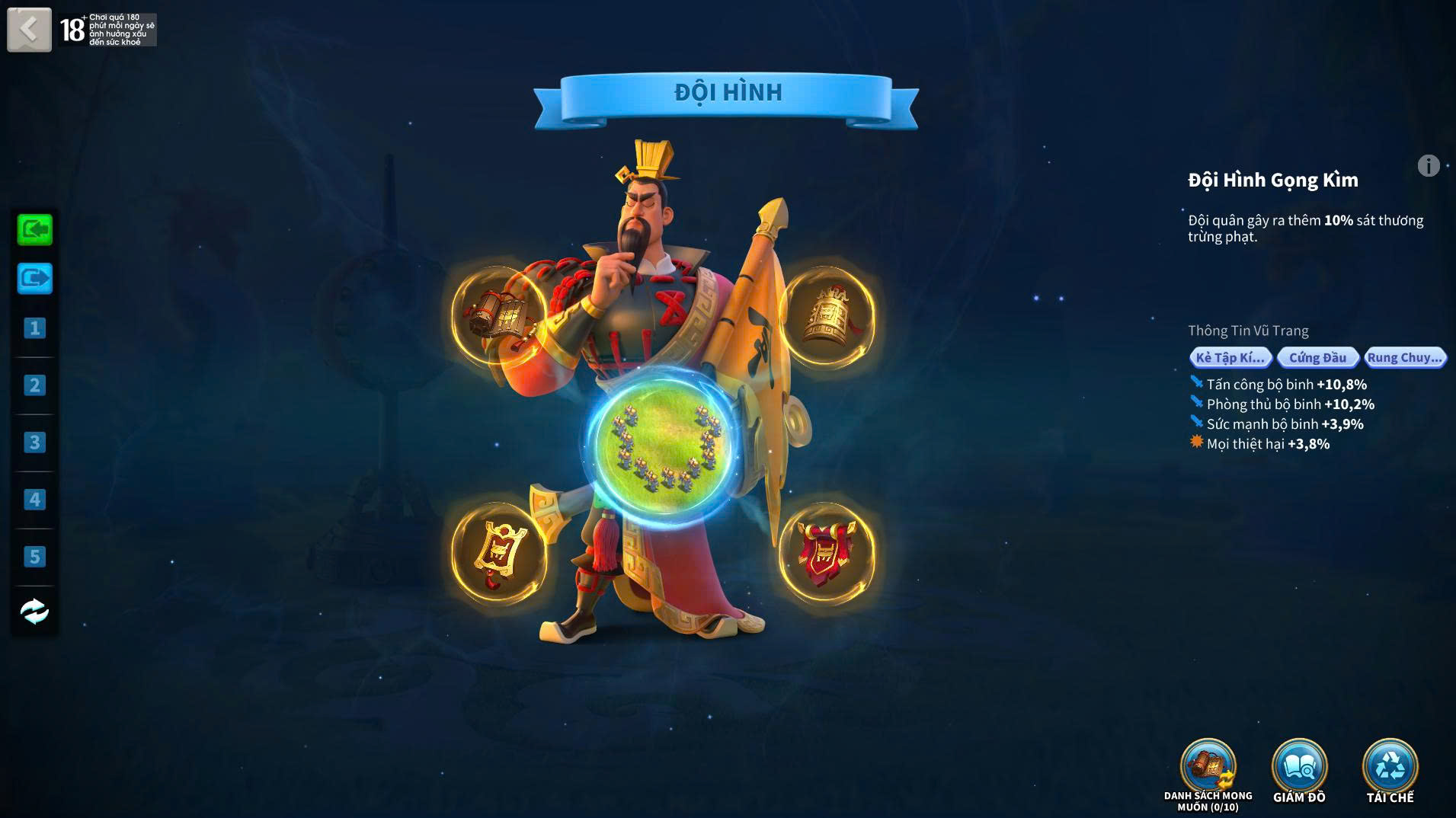Screen dimensions: 1456x818
Task: Go back using the top-left arrow
Action: (29, 30)
